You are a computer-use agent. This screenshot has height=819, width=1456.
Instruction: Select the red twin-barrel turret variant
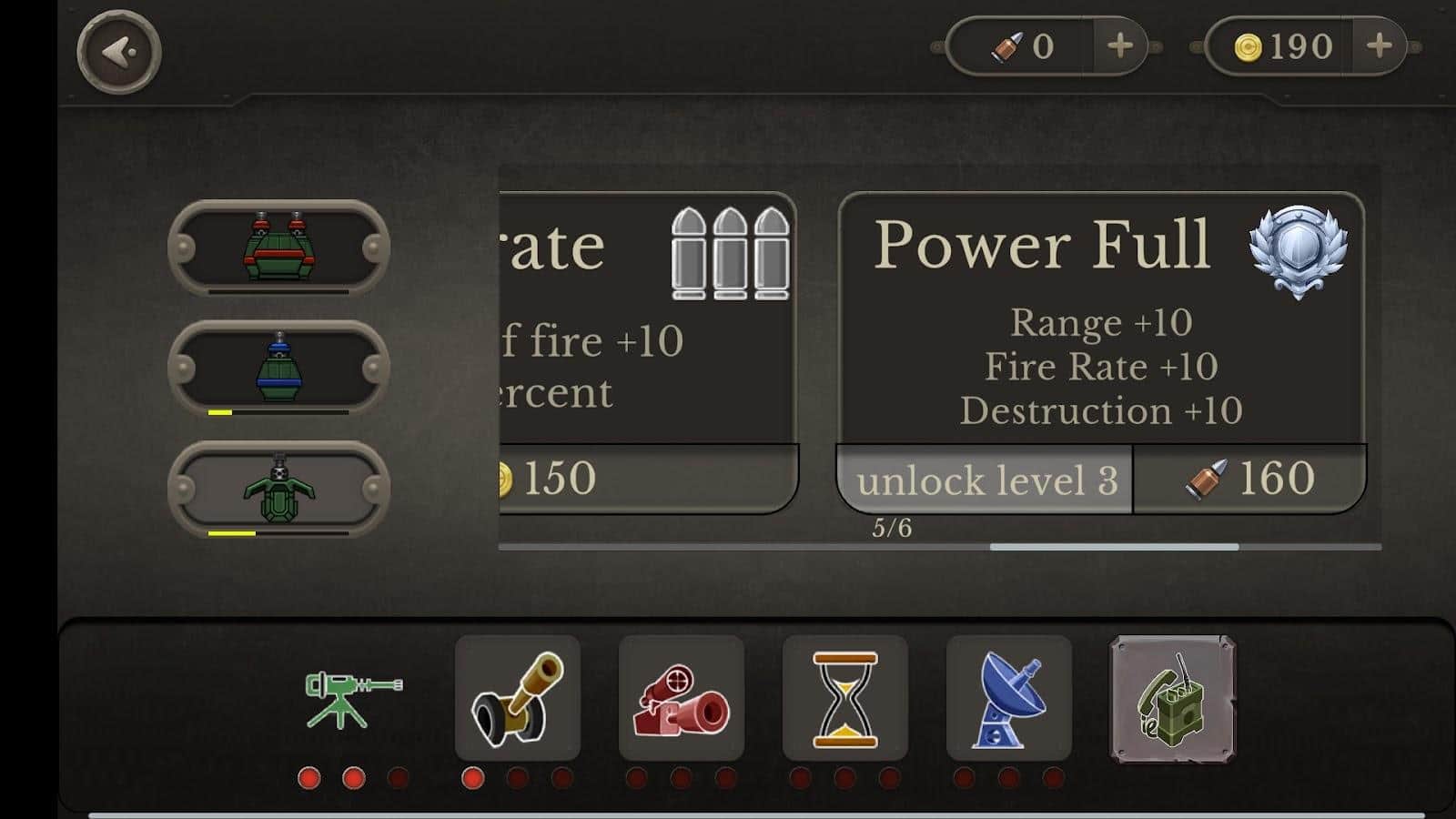click(278, 248)
